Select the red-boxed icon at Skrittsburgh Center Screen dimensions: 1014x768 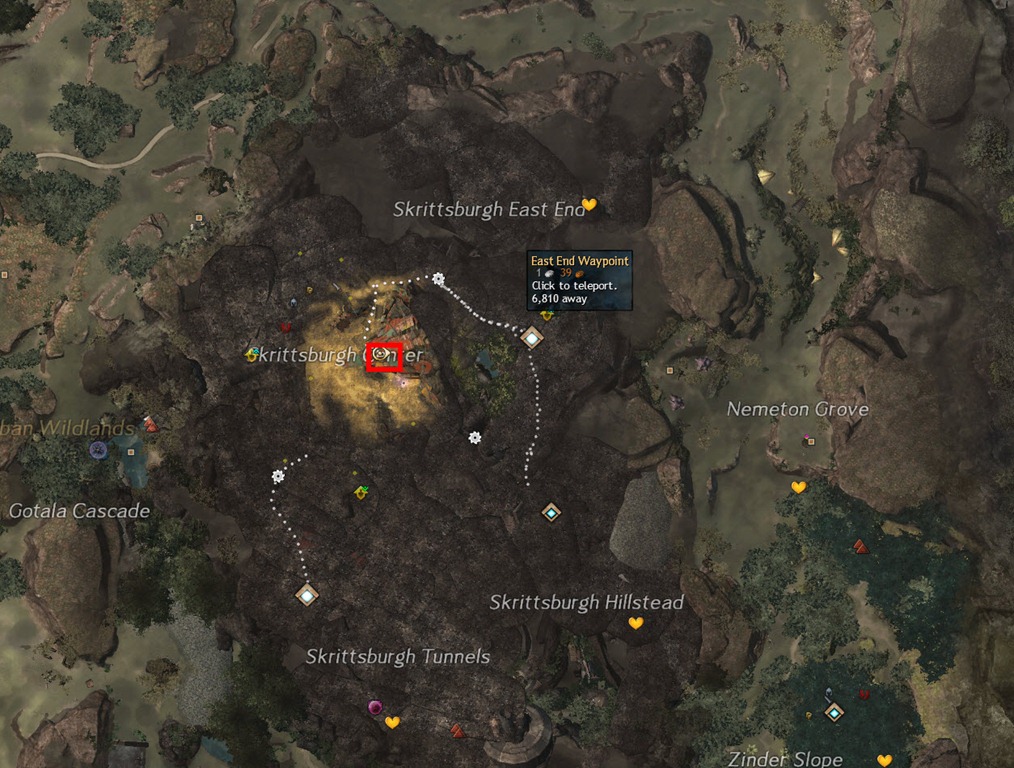click(383, 356)
